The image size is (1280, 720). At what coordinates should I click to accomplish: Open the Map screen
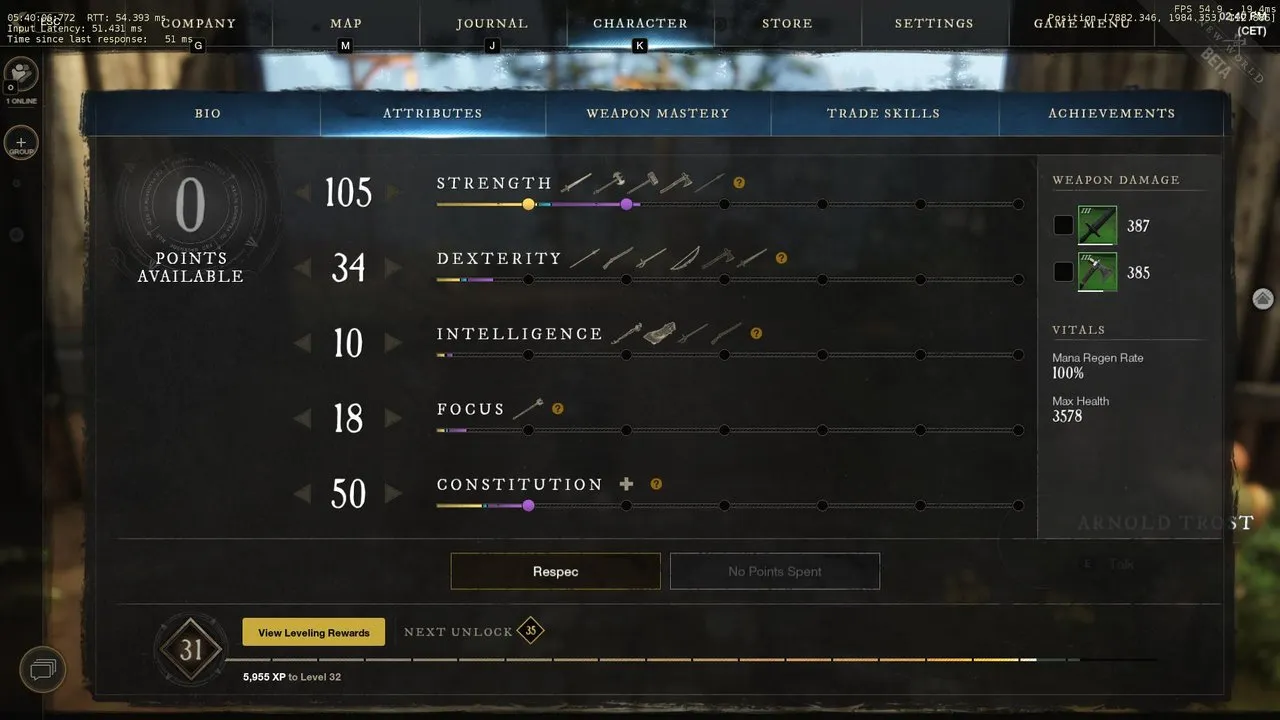tap(346, 23)
